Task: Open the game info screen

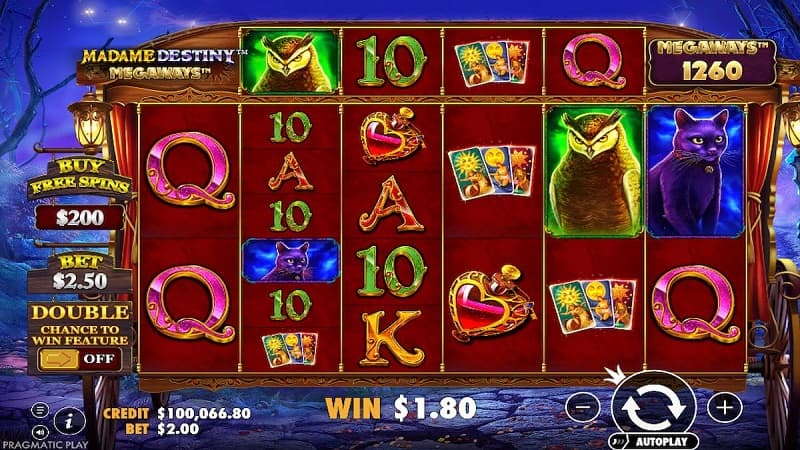Action: click(x=68, y=418)
